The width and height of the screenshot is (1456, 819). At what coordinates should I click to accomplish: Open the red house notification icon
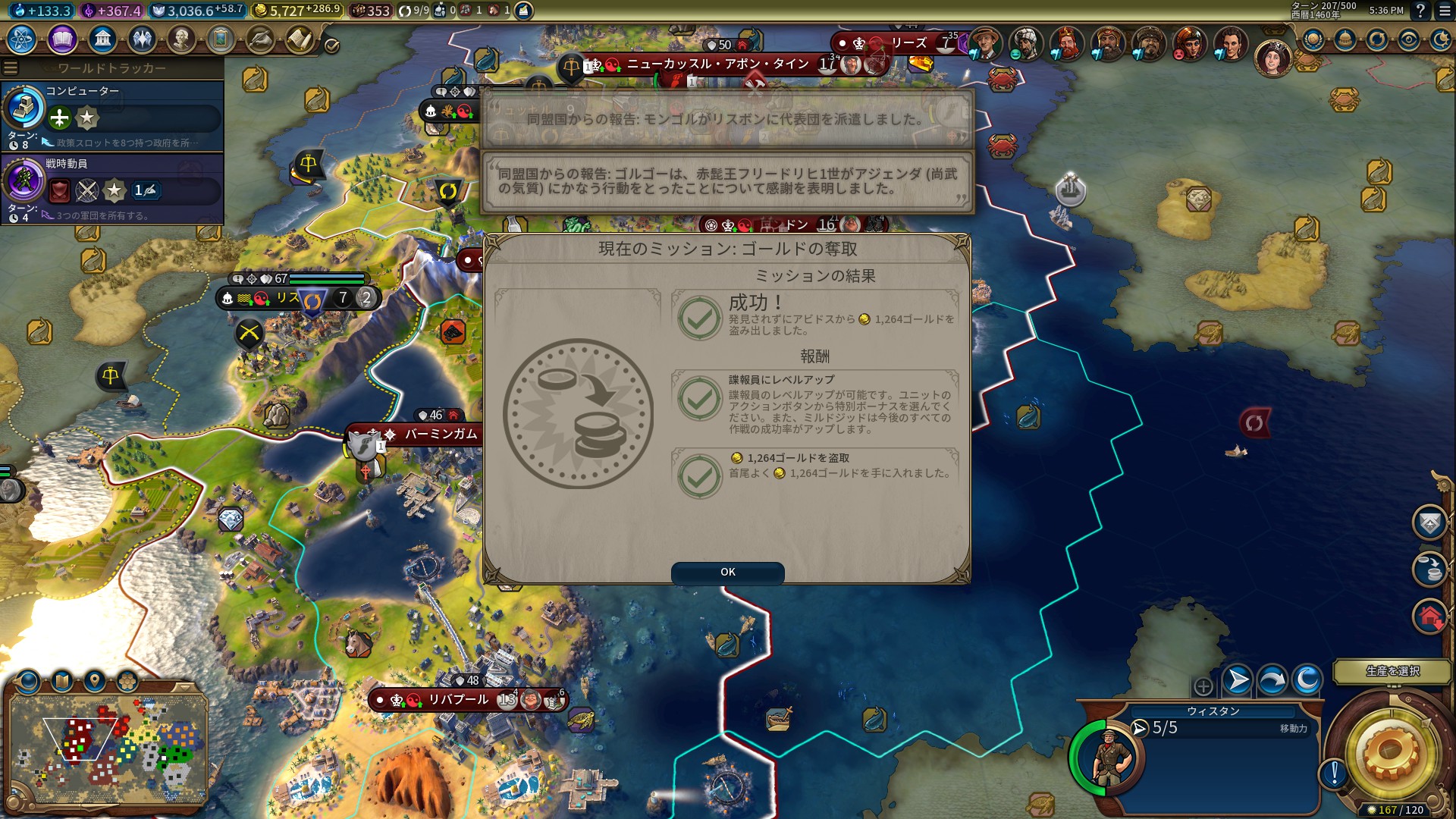(x=1429, y=617)
